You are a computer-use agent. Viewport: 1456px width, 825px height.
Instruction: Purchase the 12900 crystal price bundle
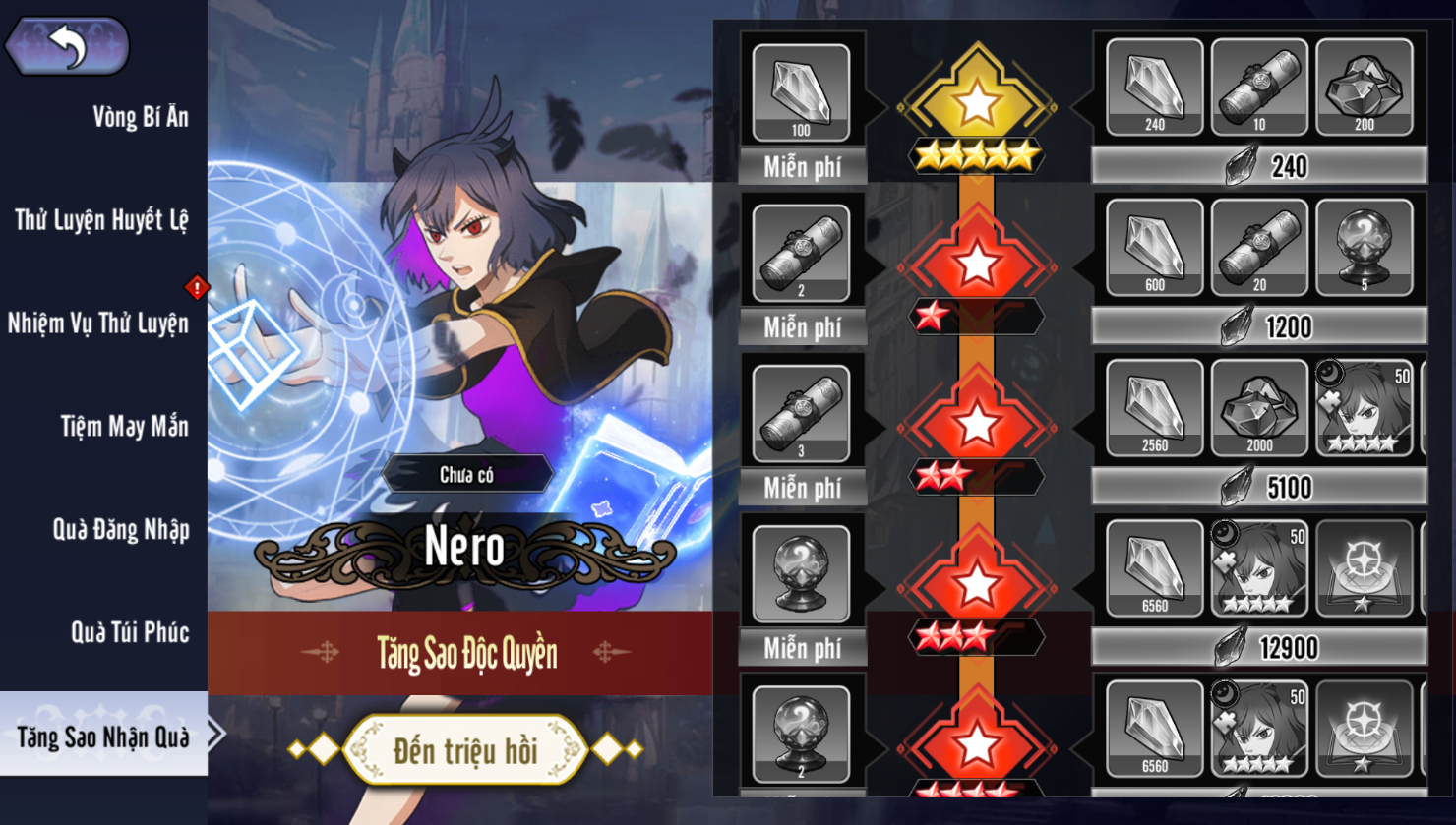click(1259, 647)
